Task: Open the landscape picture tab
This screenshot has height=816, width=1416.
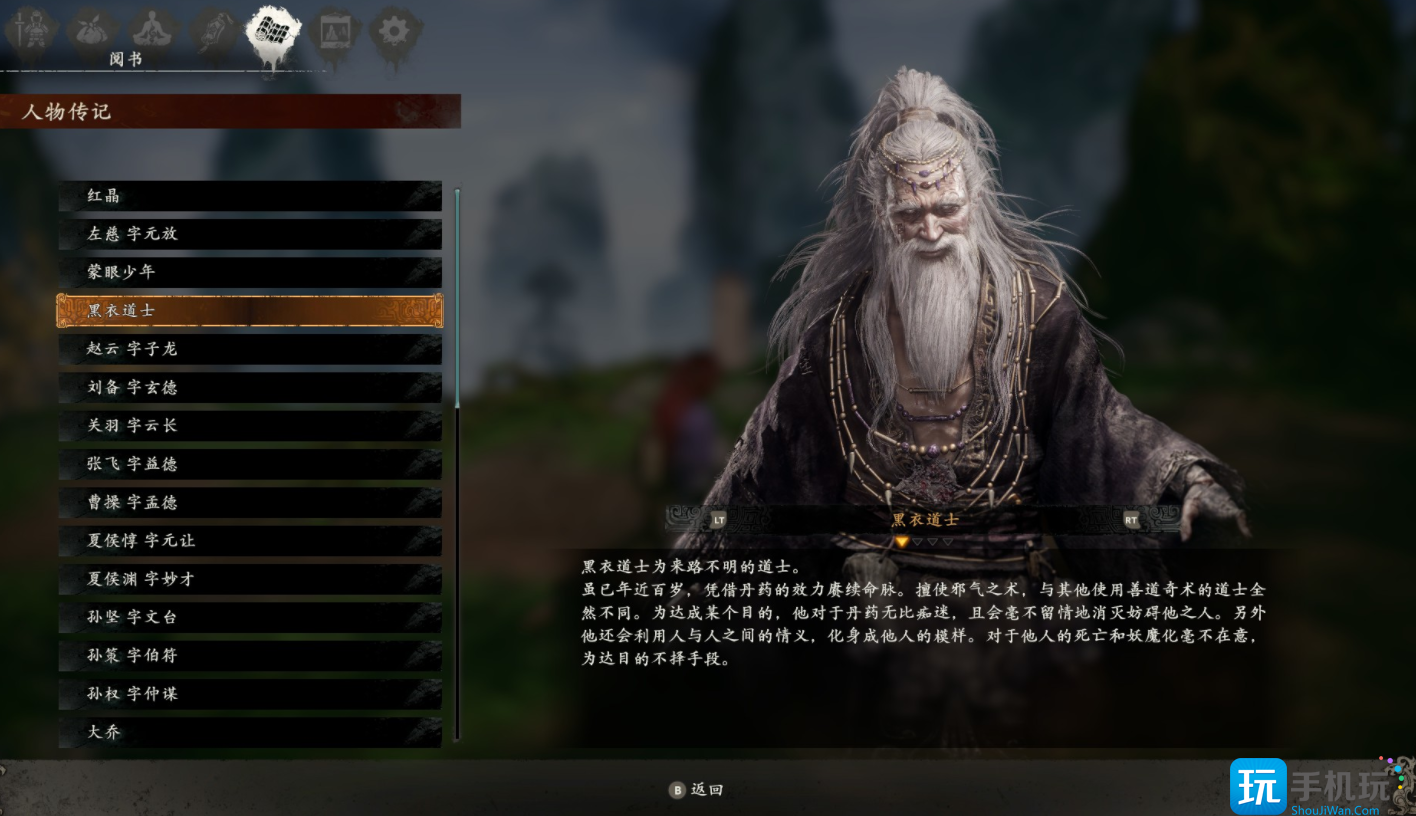Action: point(334,32)
